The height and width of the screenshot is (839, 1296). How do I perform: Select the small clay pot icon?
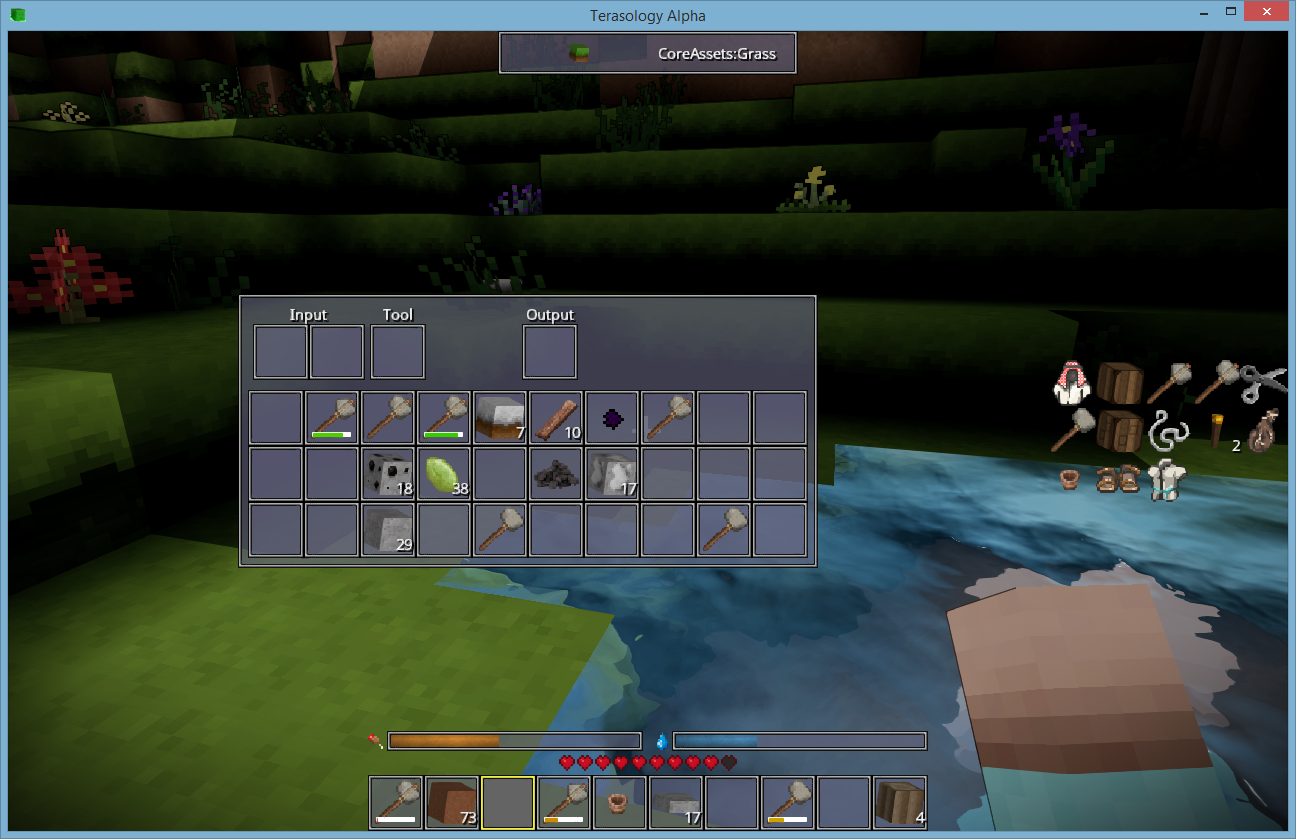[x=1070, y=480]
